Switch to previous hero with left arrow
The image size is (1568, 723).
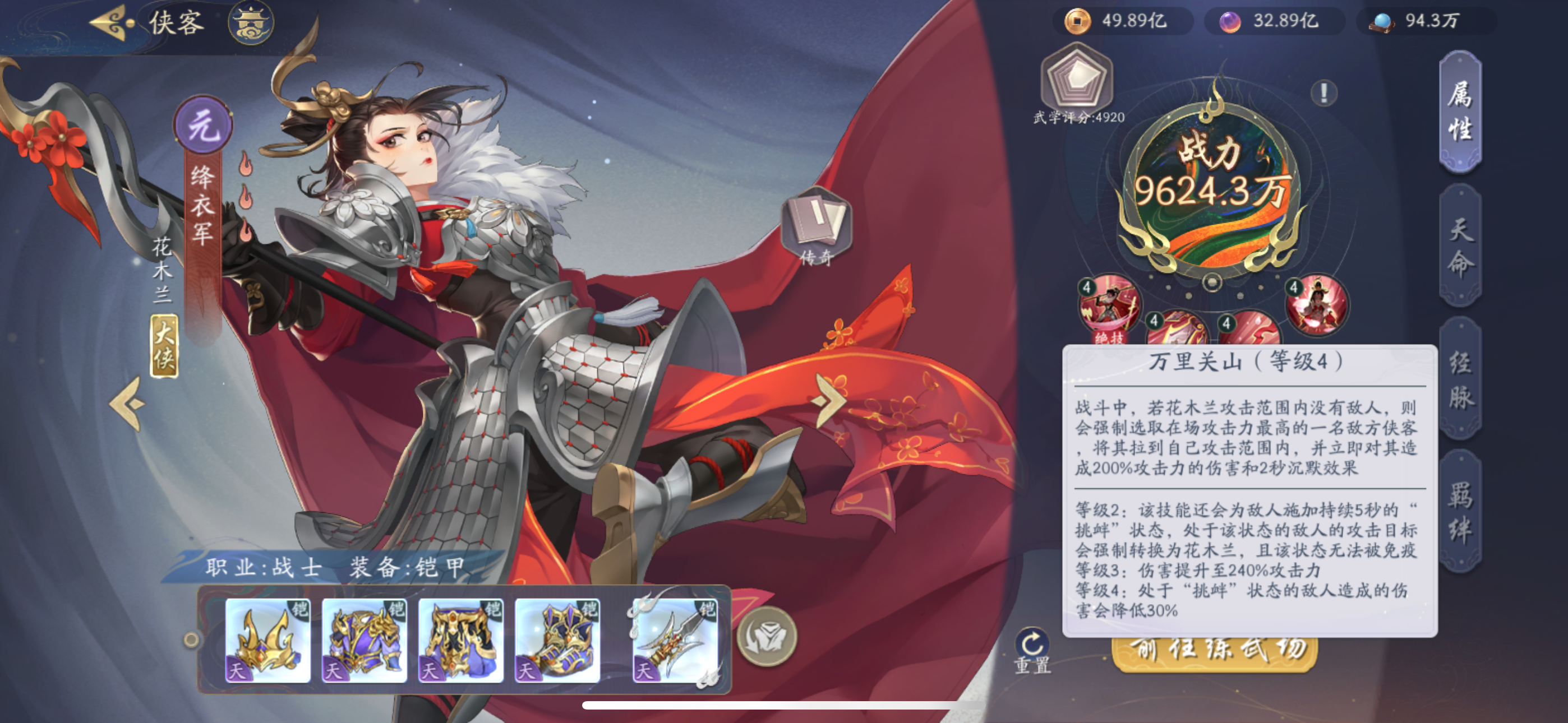pos(128,404)
